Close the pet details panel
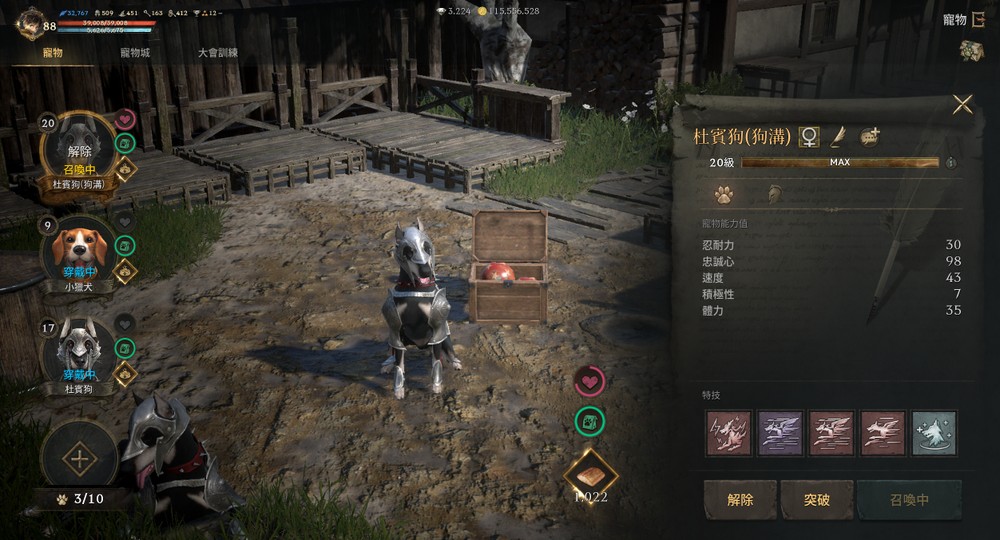The image size is (1000, 540). click(962, 104)
